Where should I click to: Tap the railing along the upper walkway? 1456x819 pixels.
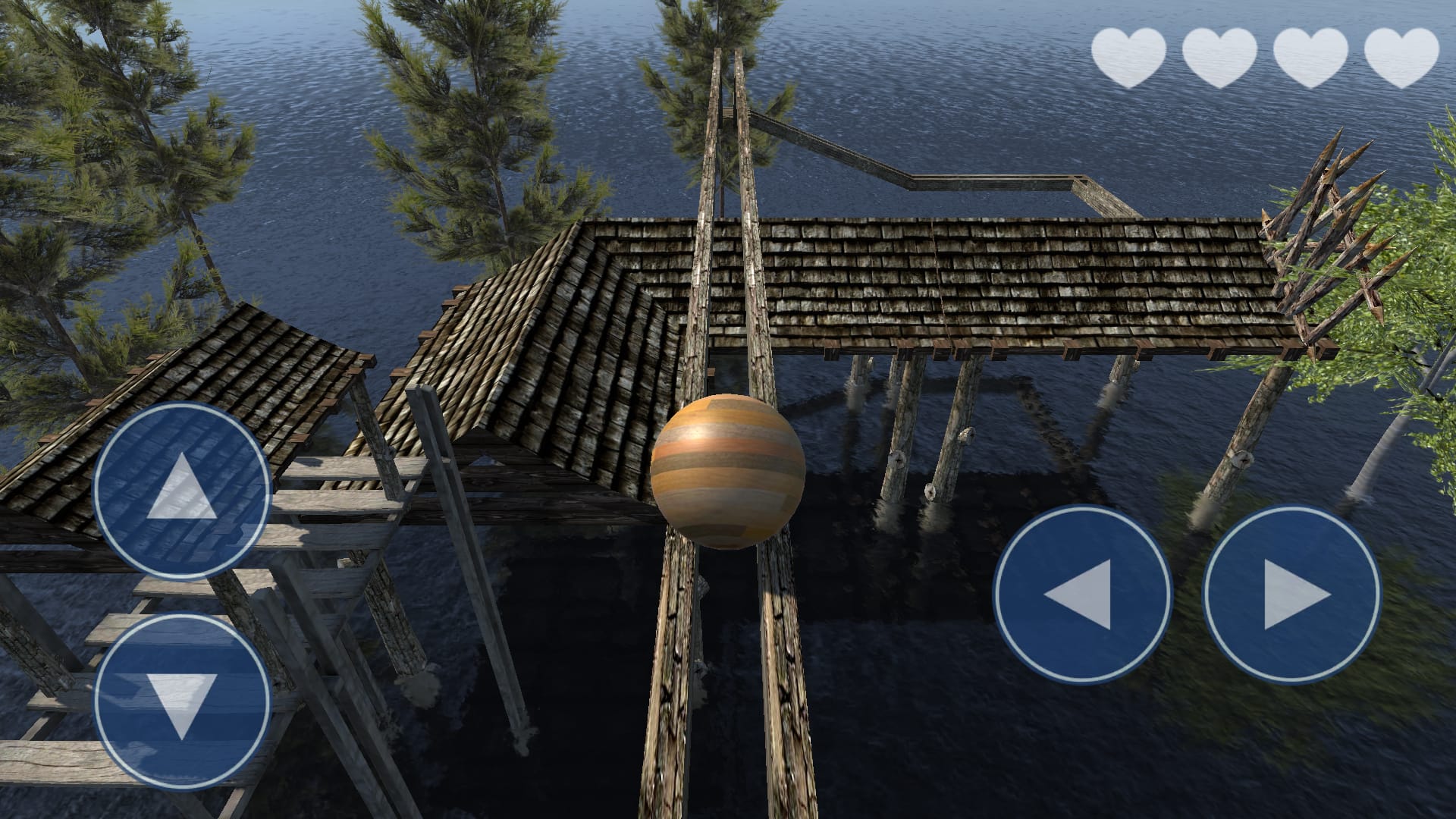986,182
